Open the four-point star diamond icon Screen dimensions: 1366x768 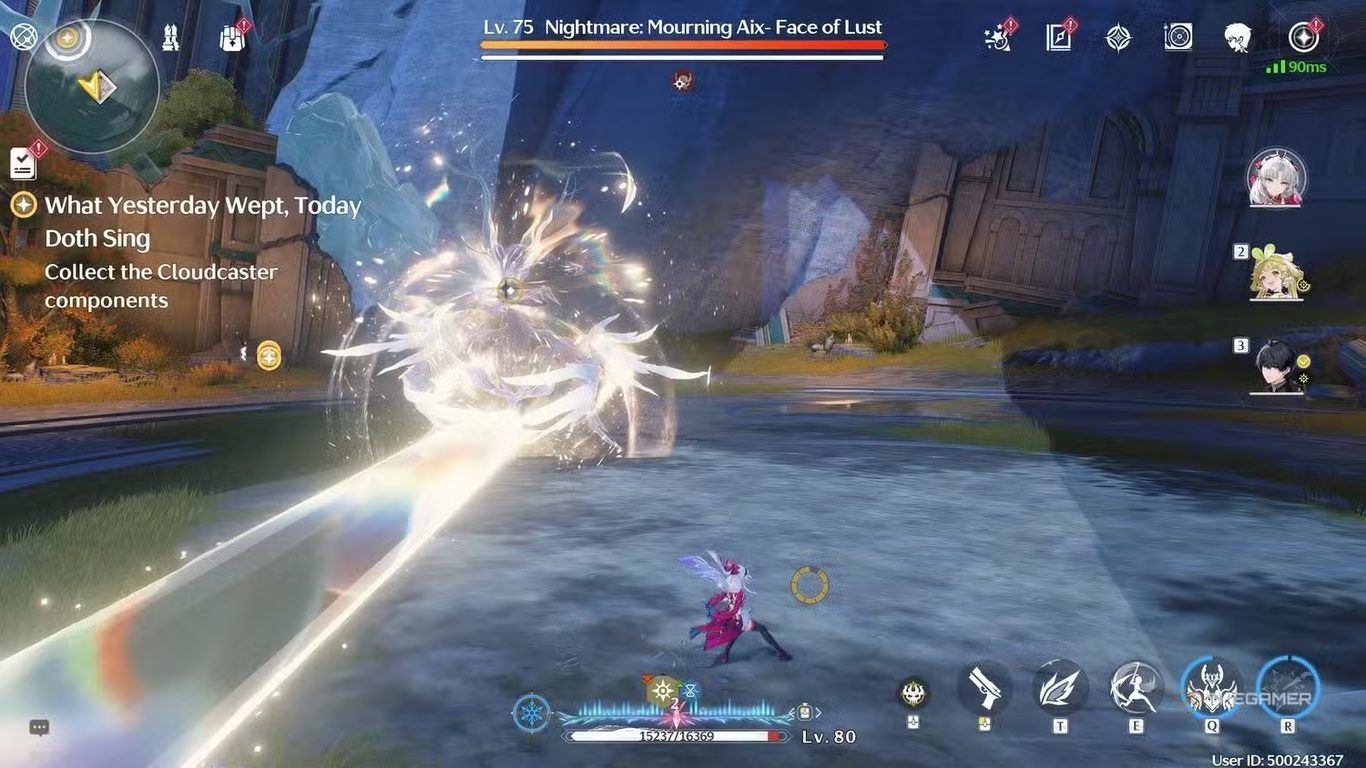1118,38
